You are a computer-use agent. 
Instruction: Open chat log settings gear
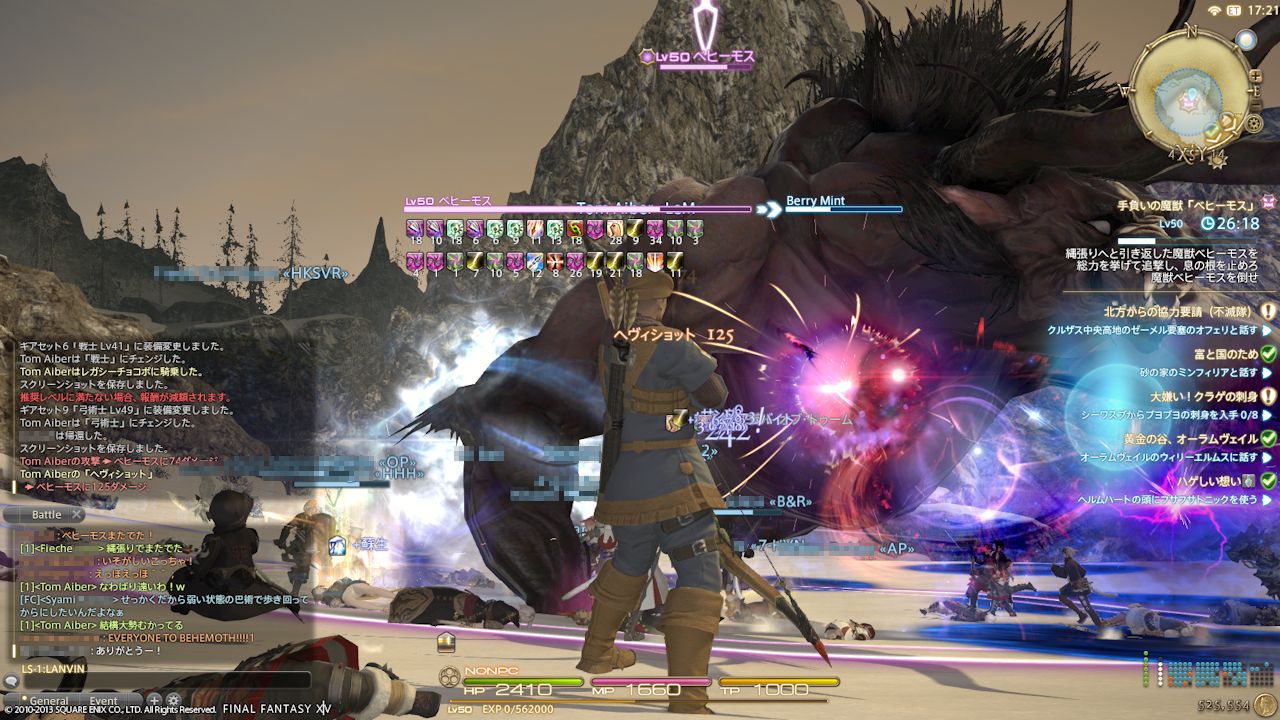(x=173, y=700)
